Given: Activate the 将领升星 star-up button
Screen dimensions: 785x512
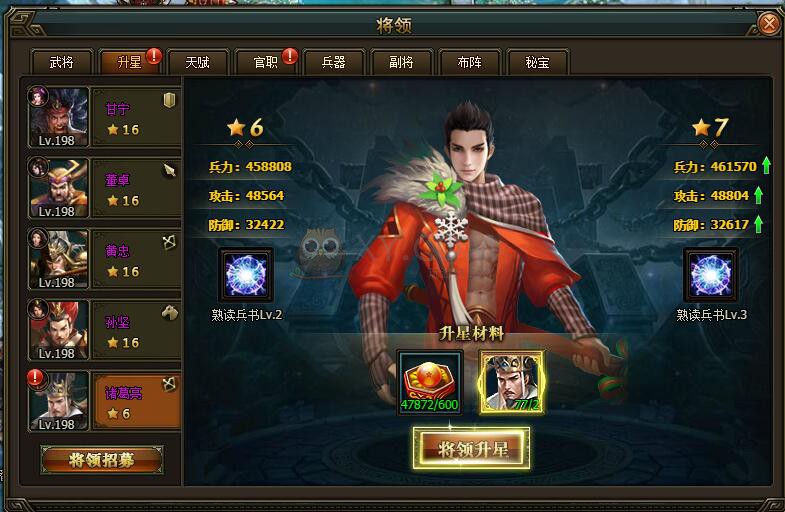Looking at the screenshot, I should pyautogui.click(x=473, y=449).
